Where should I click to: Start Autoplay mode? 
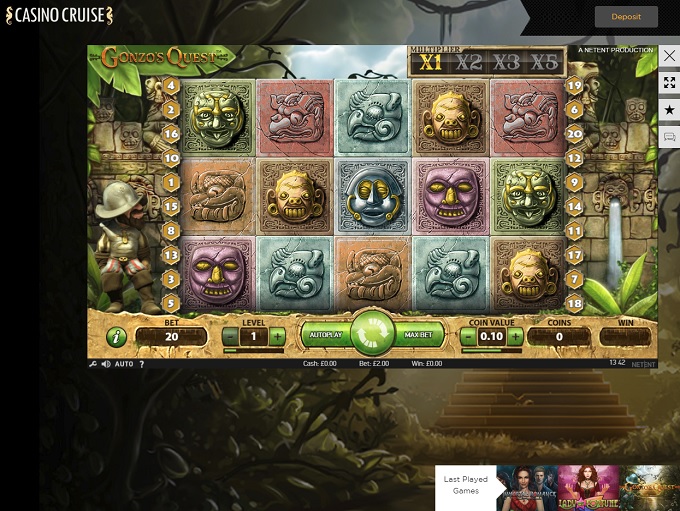coord(327,336)
